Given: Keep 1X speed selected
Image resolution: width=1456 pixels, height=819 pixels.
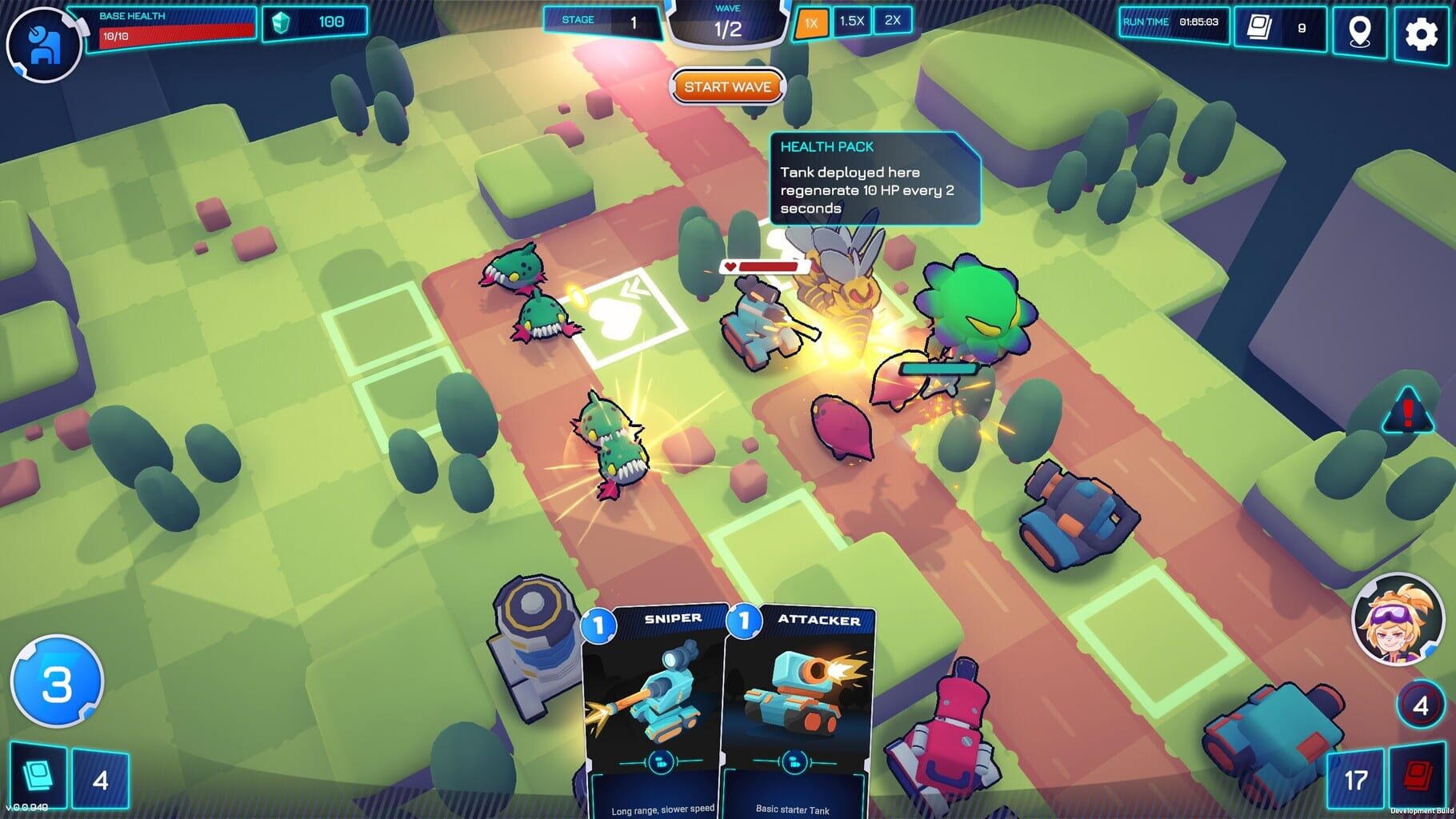Looking at the screenshot, I should [x=813, y=22].
